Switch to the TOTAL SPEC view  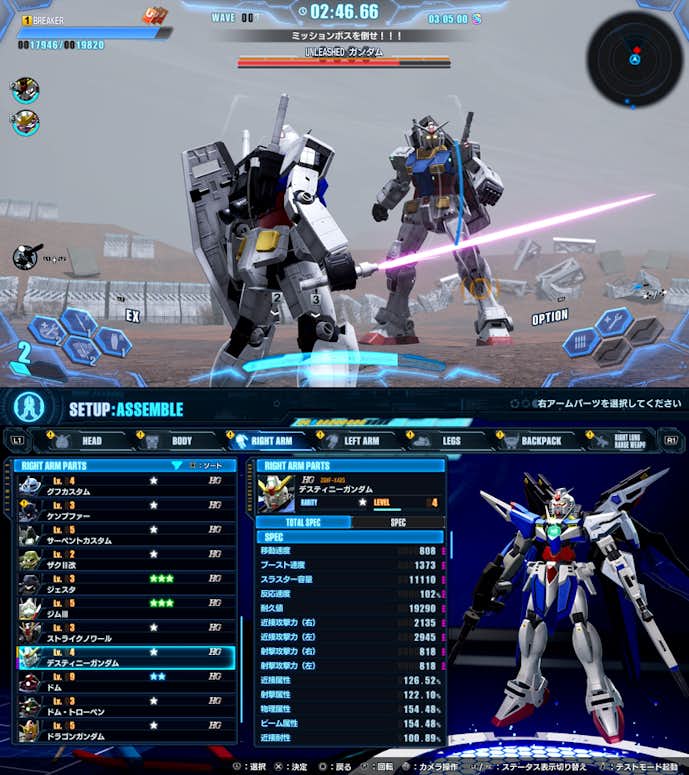(304, 522)
